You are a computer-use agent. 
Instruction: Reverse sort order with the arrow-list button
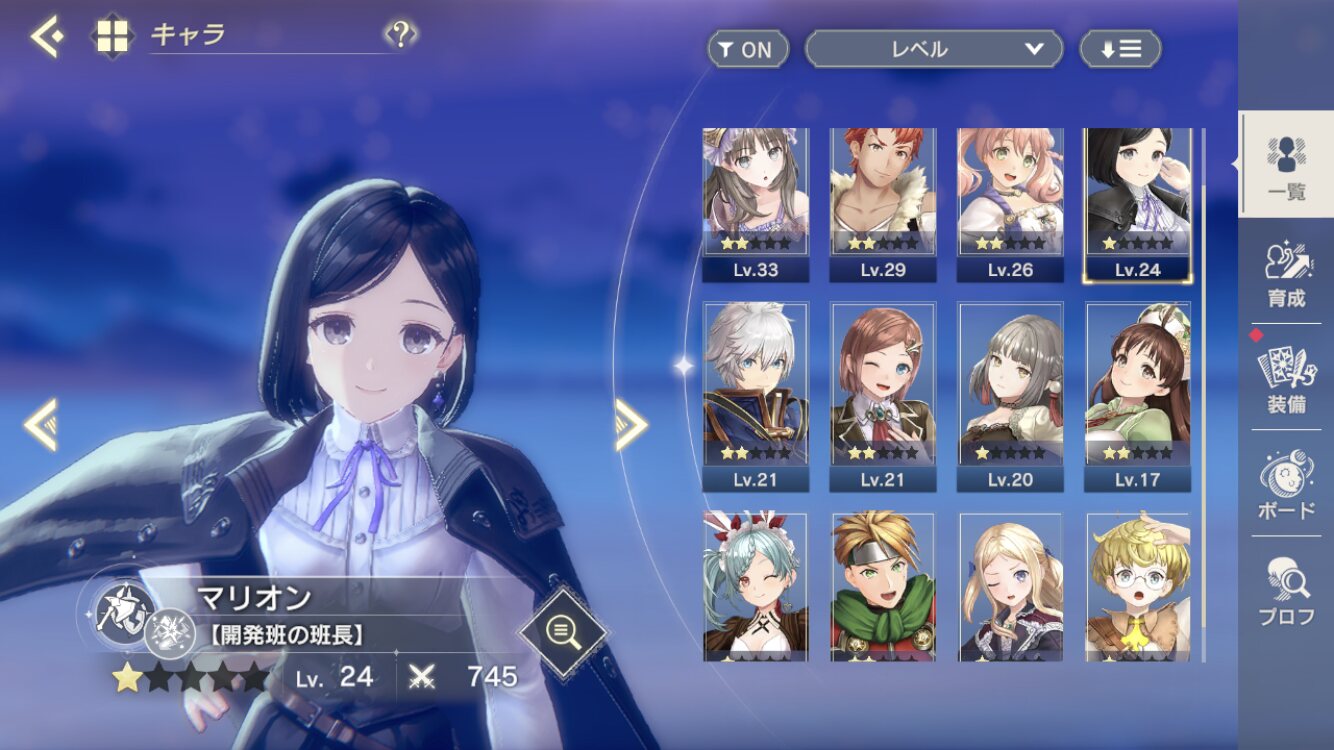pos(1120,49)
